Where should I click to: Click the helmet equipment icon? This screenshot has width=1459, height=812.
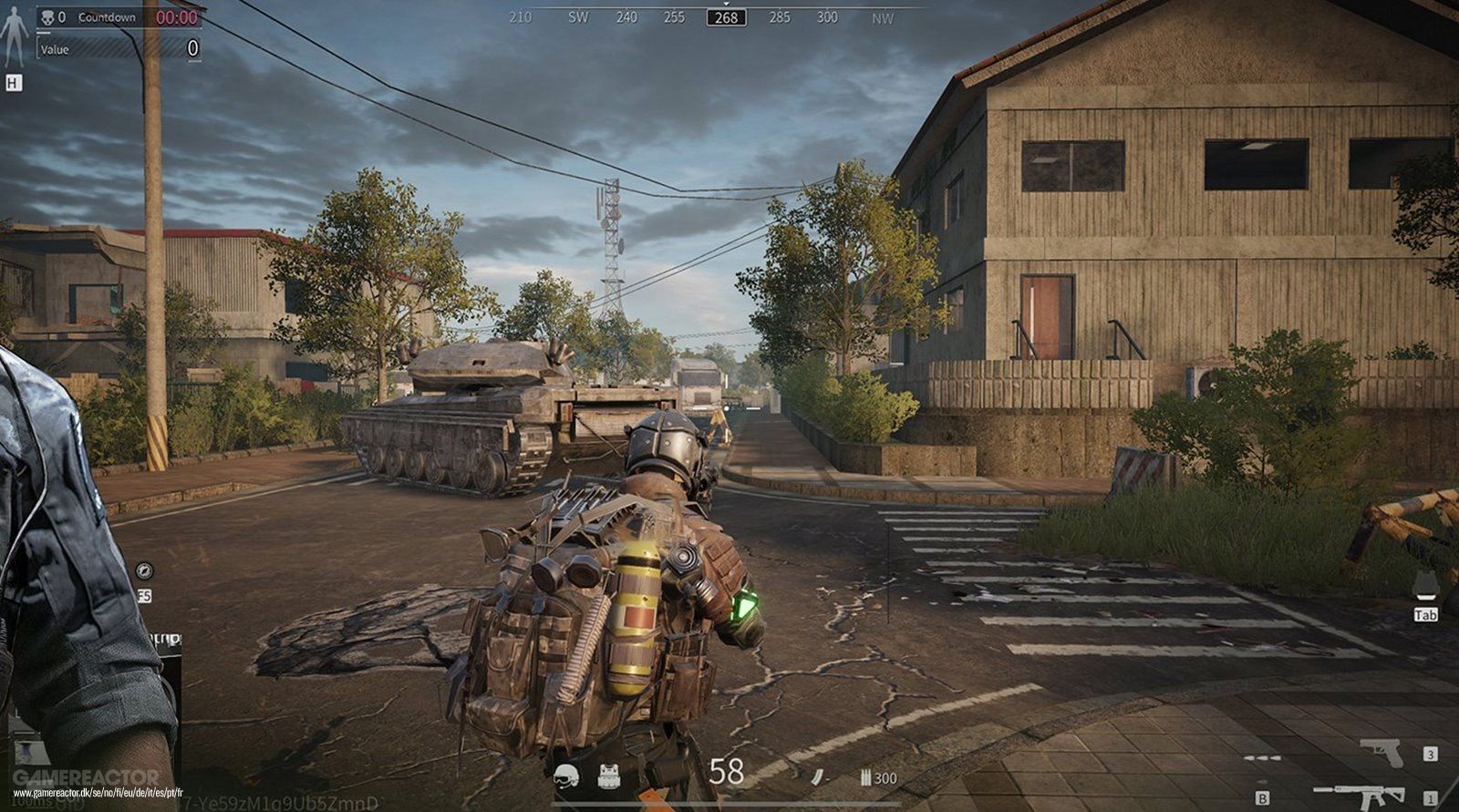coord(566,776)
